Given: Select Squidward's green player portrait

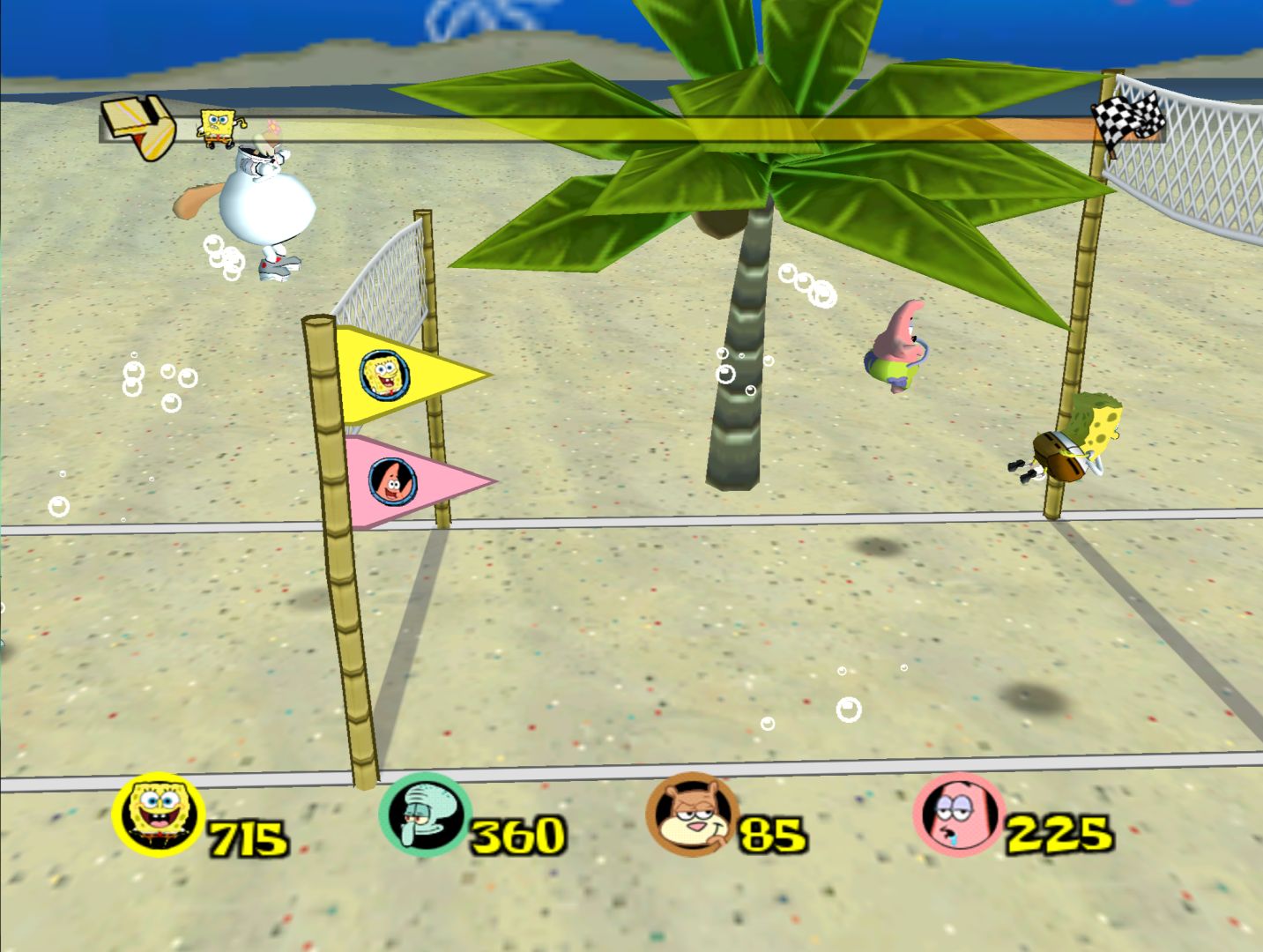Looking at the screenshot, I should click(424, 815).
